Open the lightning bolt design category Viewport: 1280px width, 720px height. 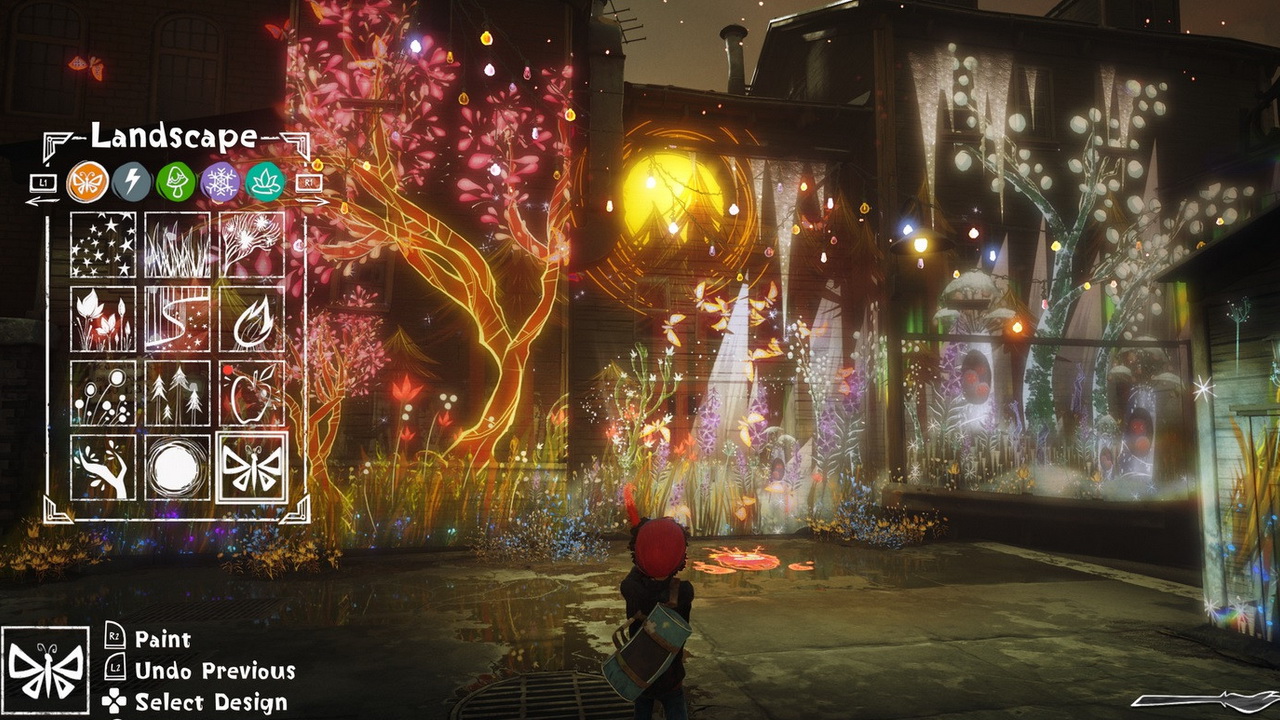pyautogui.click(x=131, y=182)
